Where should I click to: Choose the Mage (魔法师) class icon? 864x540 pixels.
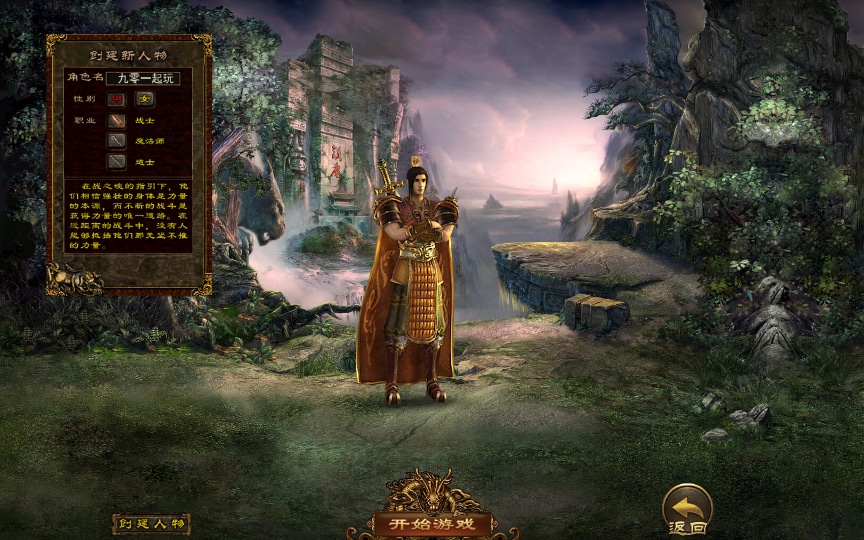[x=118, y=141]
